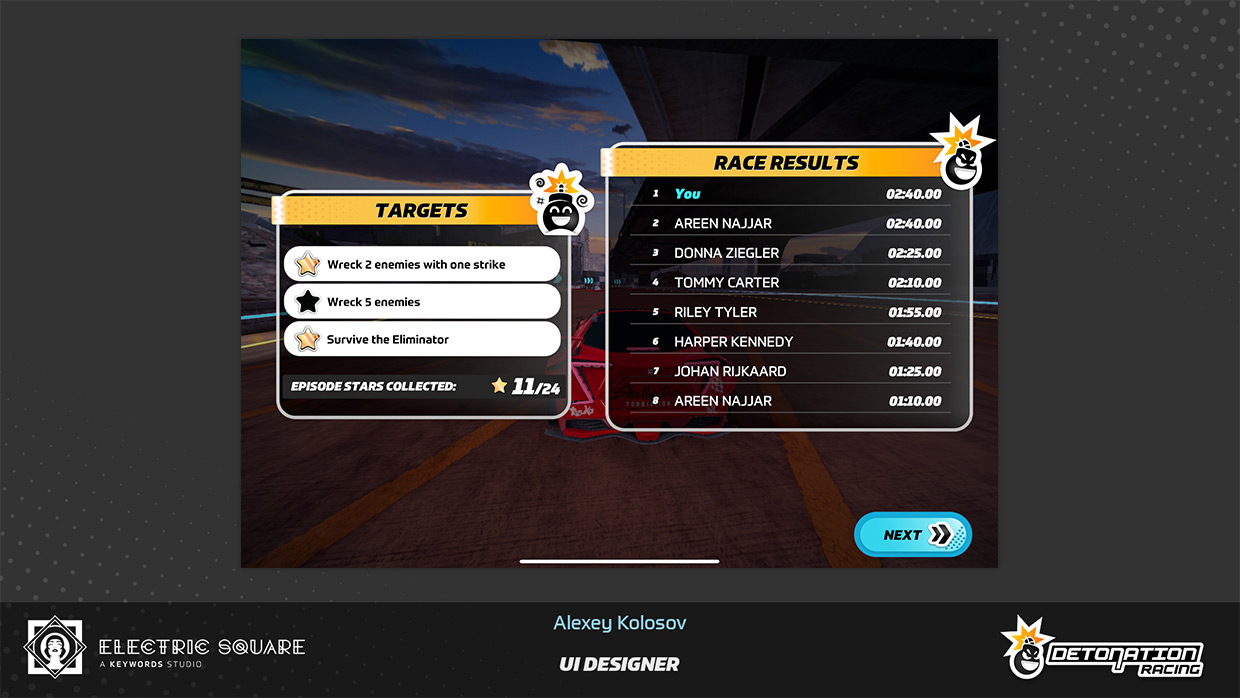1240x698 pixels.
Task: Choose Donna Ziegler's race result row
Action: tap(795, 253)
